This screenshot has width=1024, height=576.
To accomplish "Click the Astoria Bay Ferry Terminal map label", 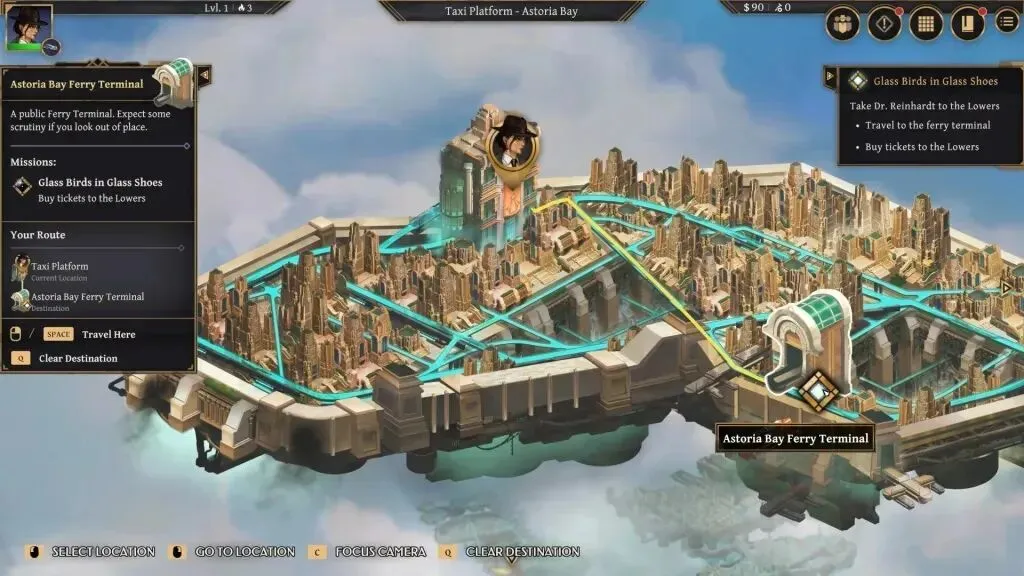I will (795, 438).
